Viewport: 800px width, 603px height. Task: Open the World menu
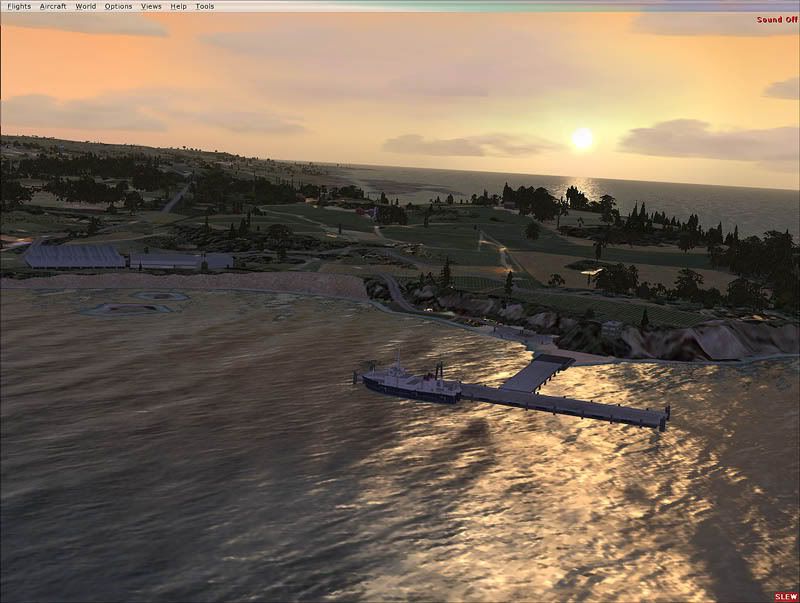pos(86,6)
